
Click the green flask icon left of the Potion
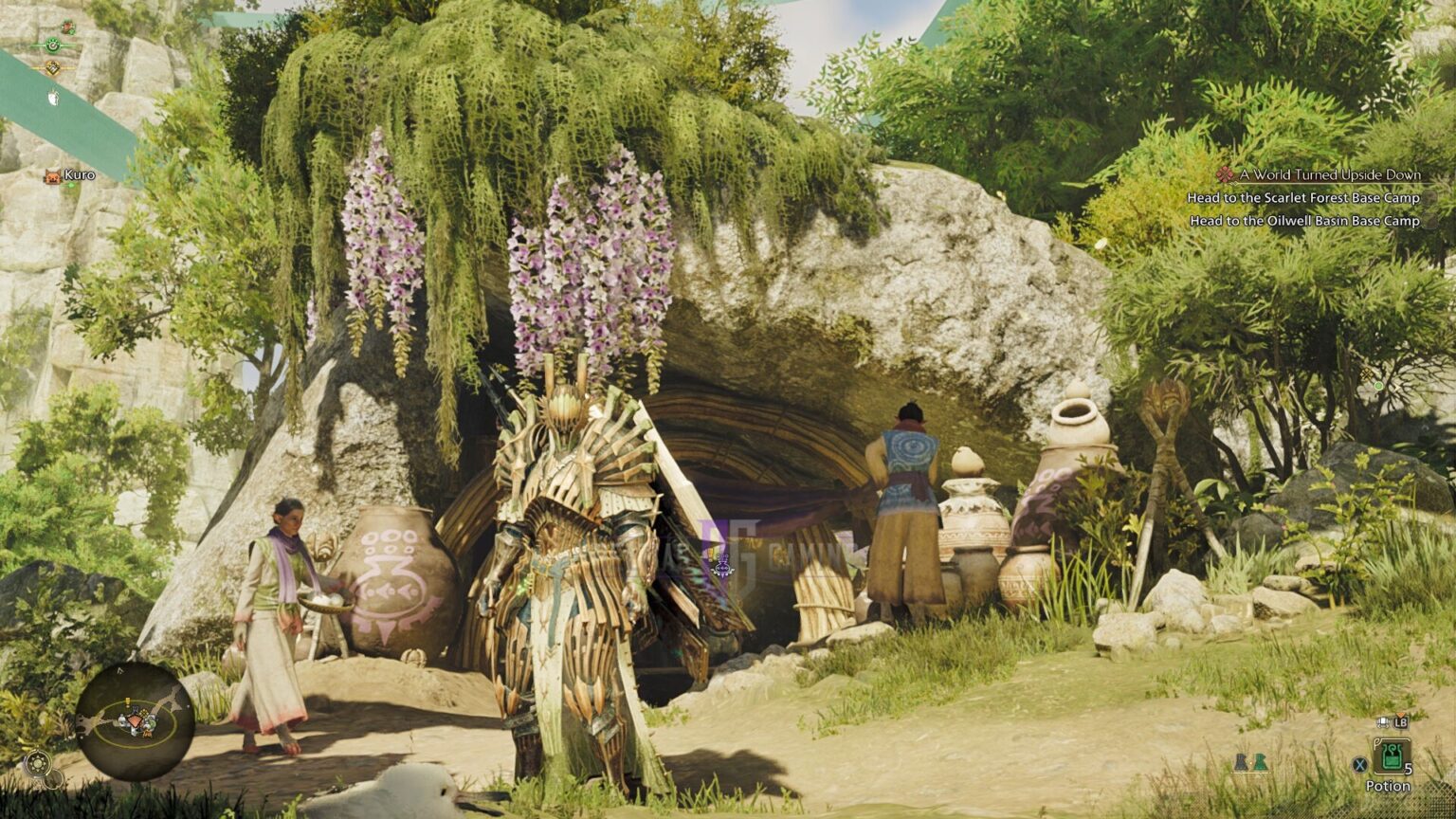point(1260,762)
